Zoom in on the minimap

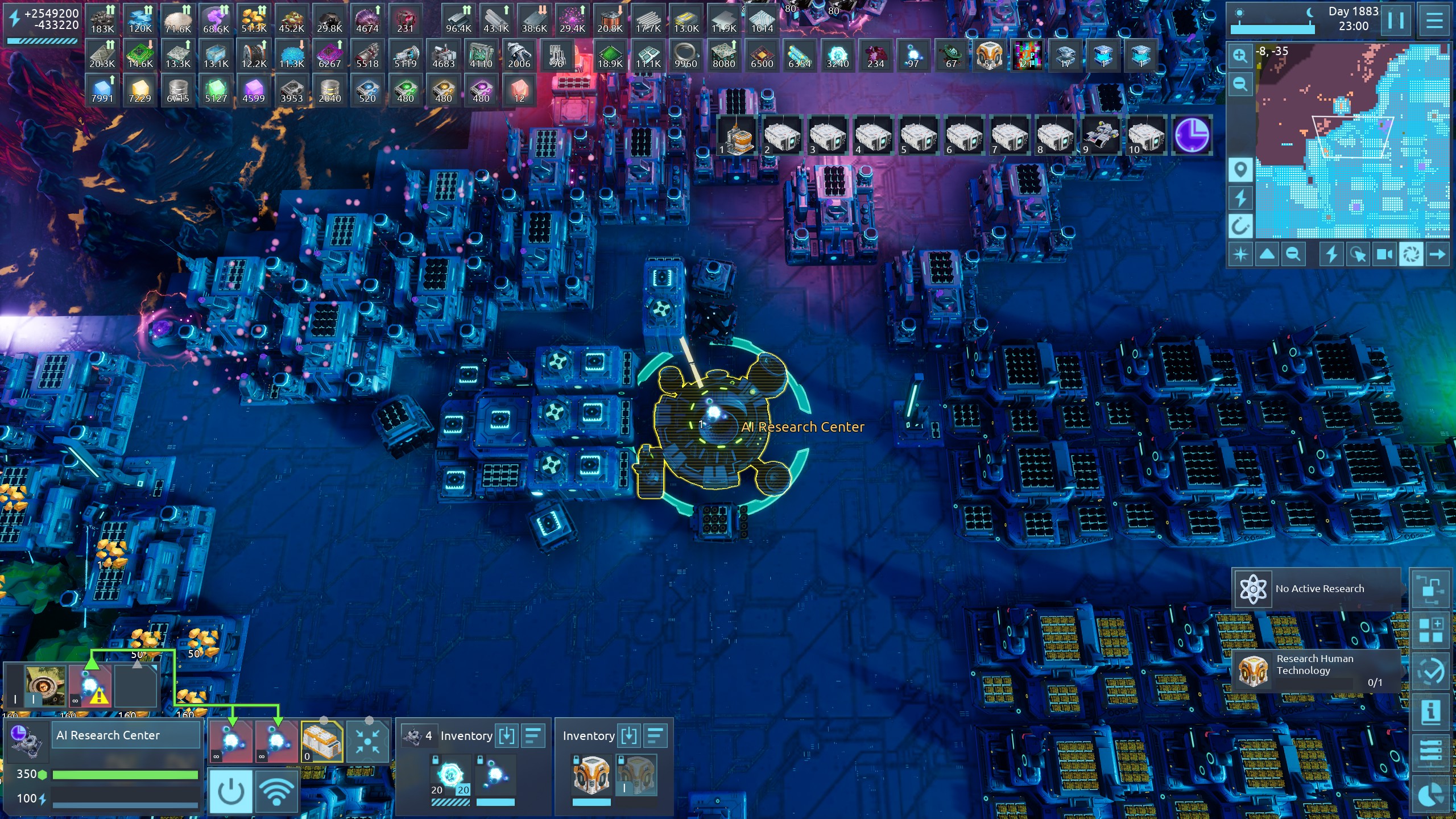coord(1240,56)
